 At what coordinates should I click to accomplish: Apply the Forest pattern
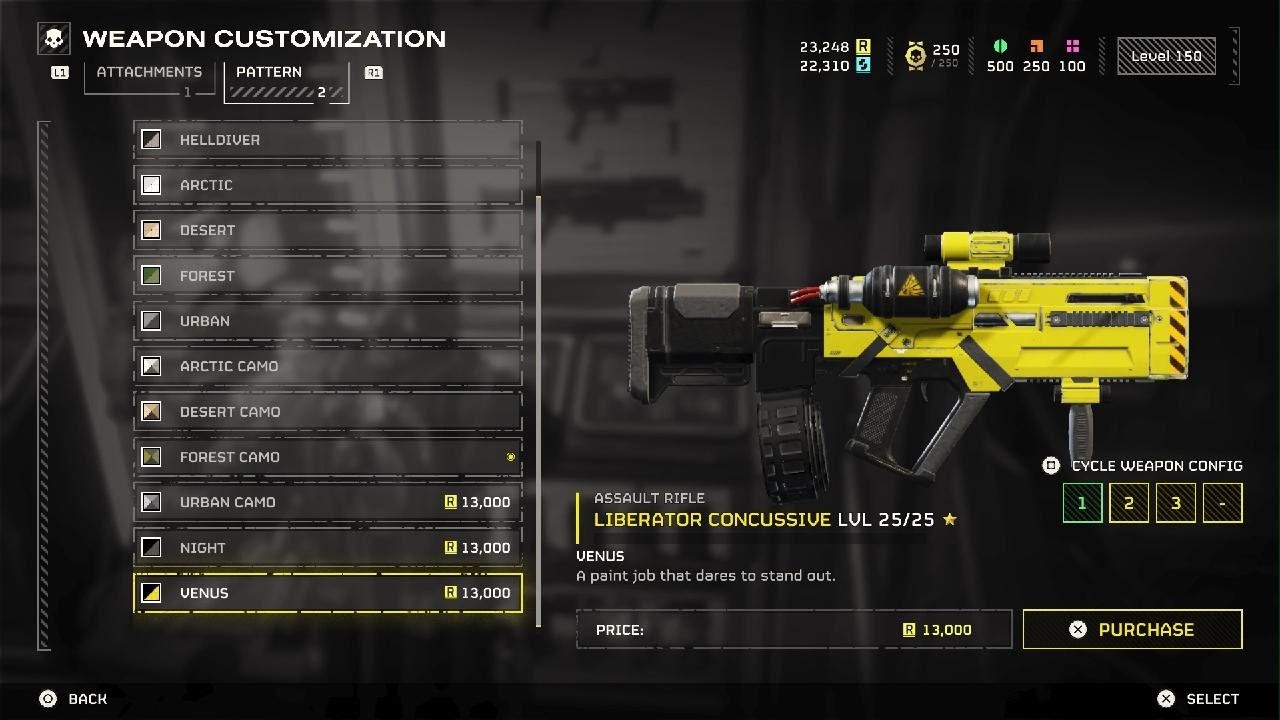click(x=328, y=276)
